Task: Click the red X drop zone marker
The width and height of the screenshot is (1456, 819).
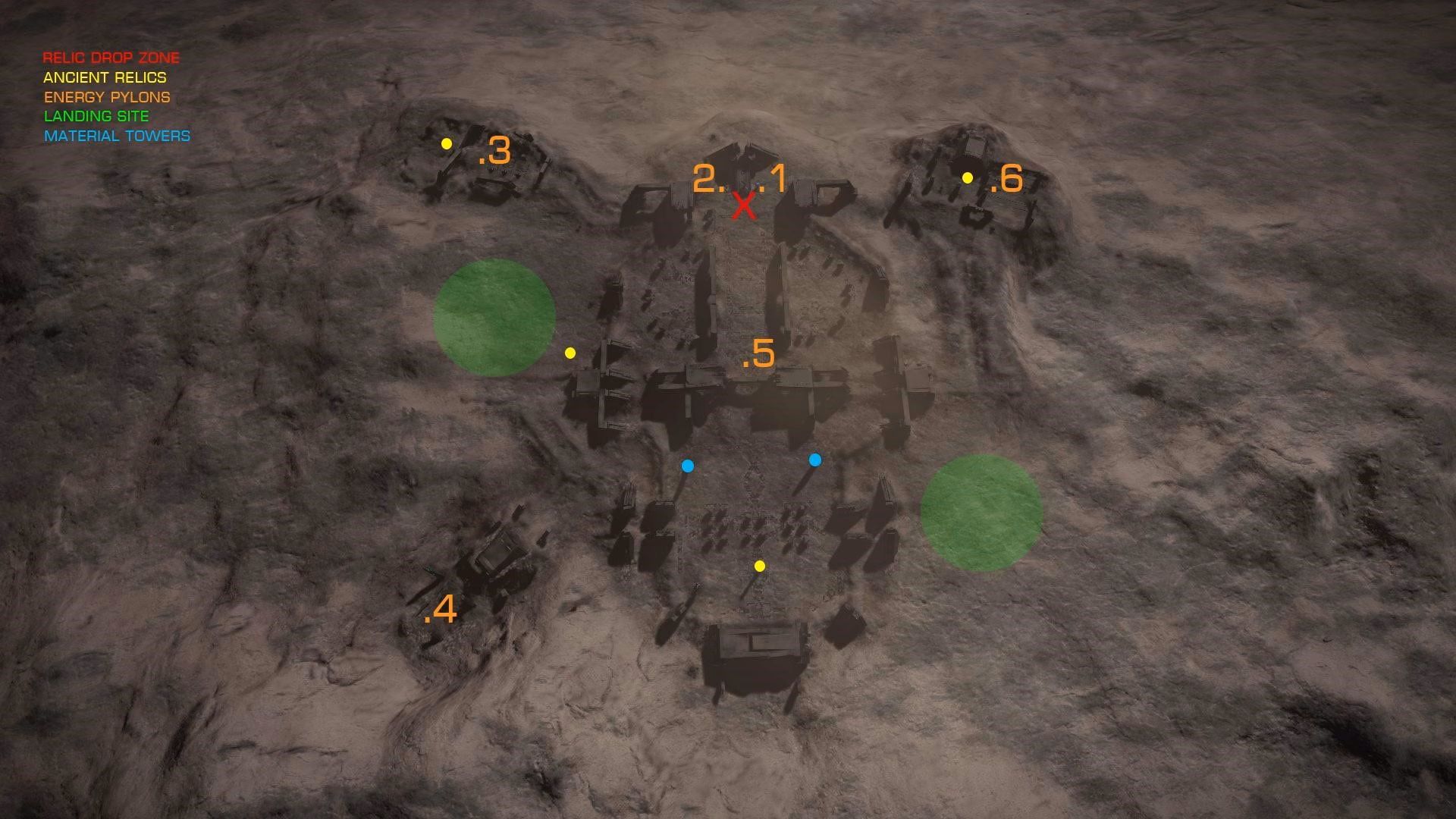Action: [744, 206]
